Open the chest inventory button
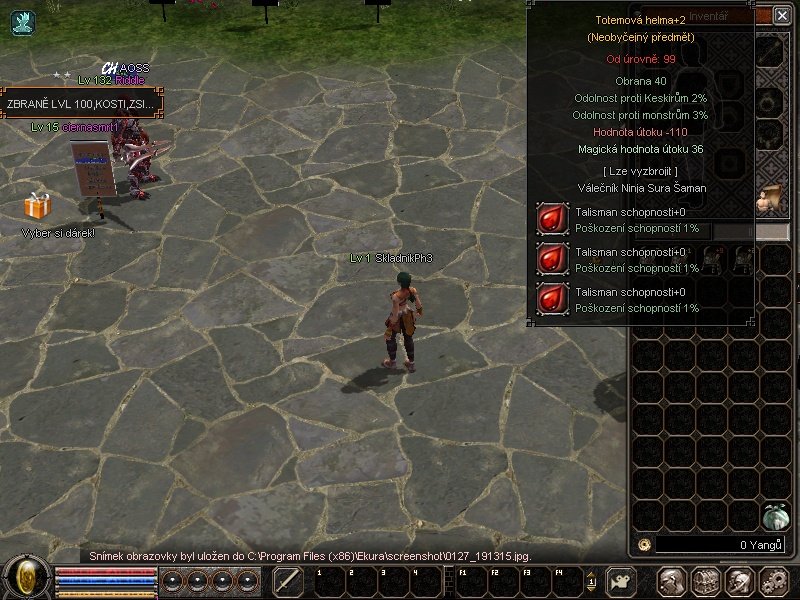 705,581
